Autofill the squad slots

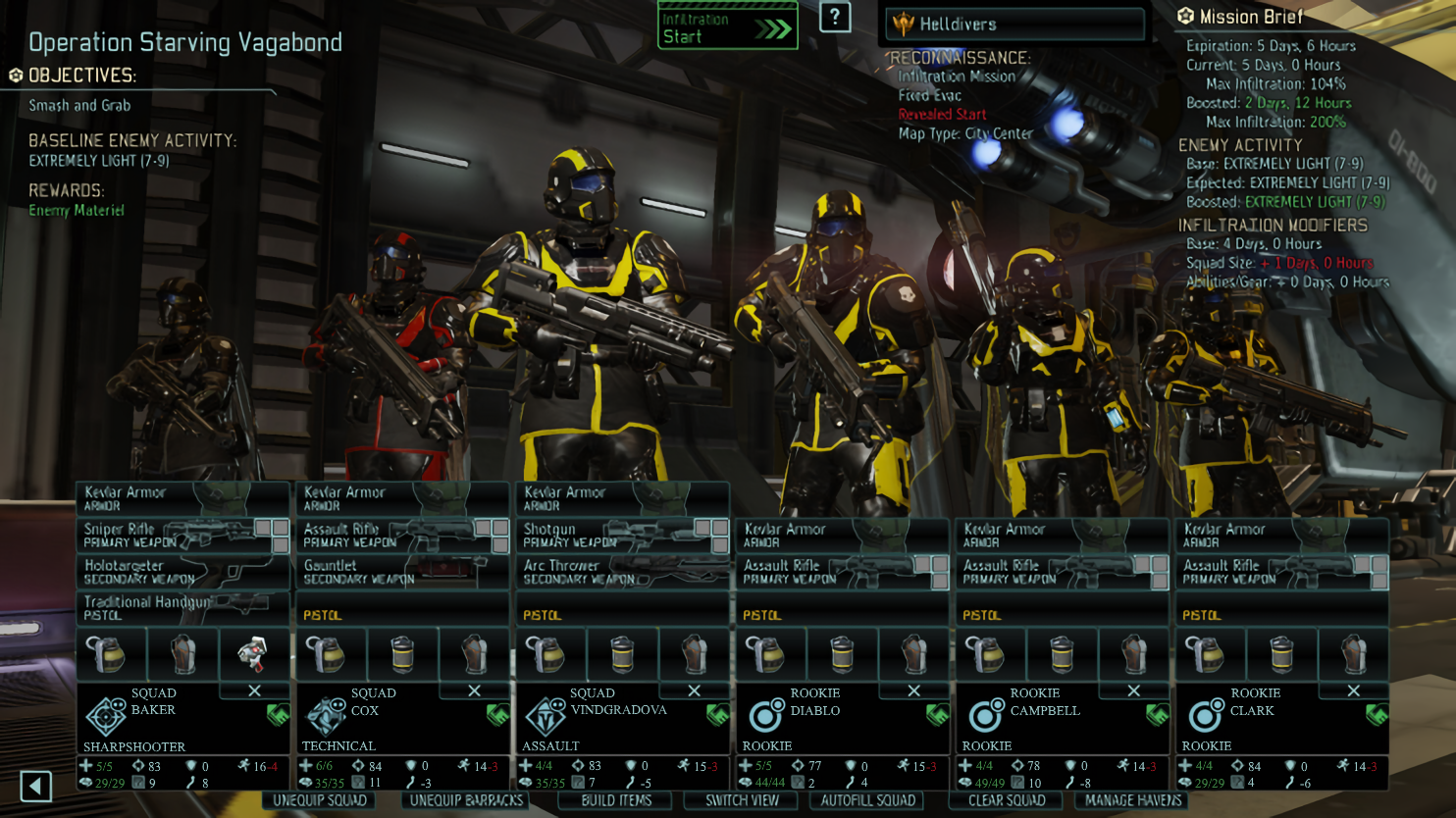pyautogui.click(x=867, y=800)
